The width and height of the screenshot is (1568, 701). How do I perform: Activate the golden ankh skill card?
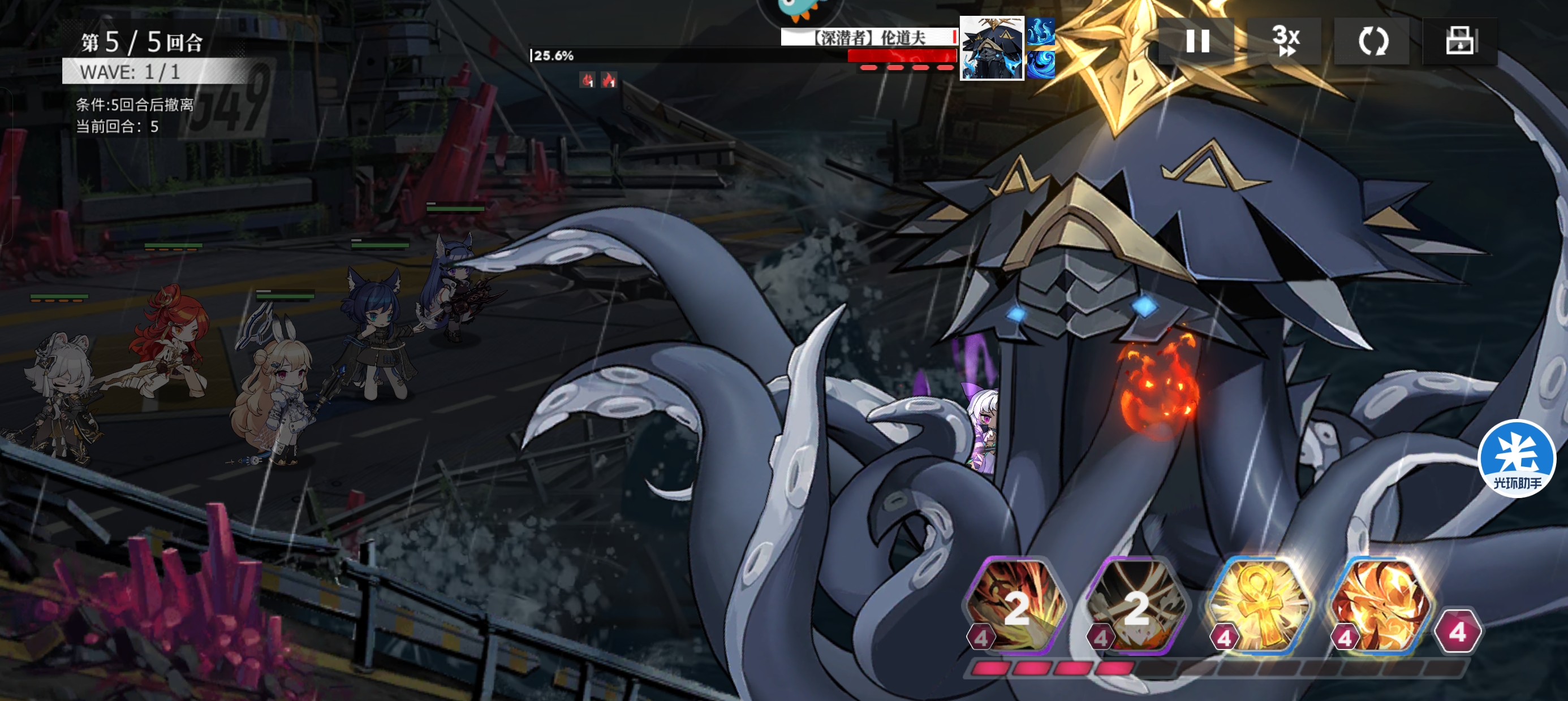coord(1260,605)
